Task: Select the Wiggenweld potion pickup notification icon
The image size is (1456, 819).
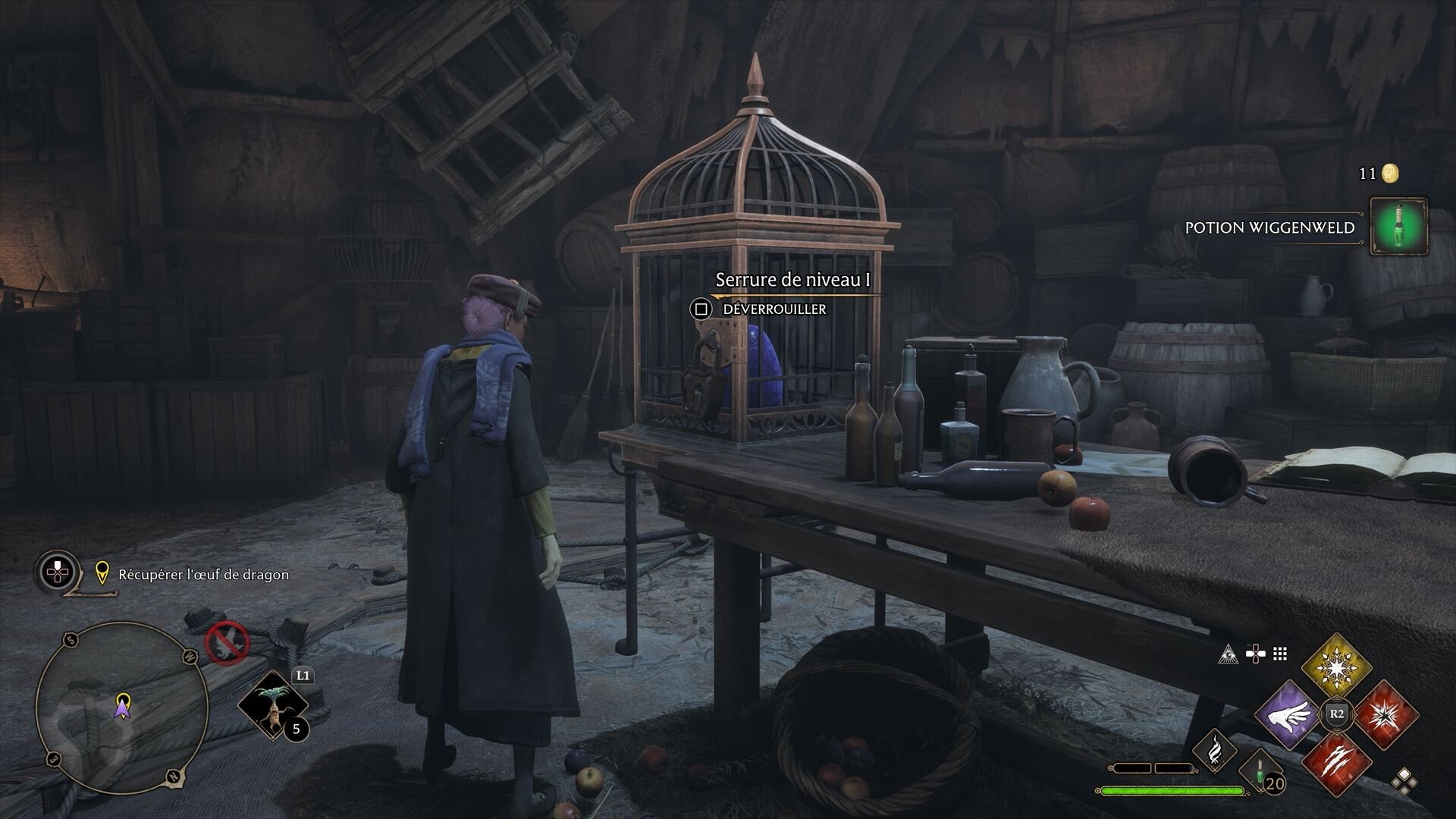Action: [1399, 226]
